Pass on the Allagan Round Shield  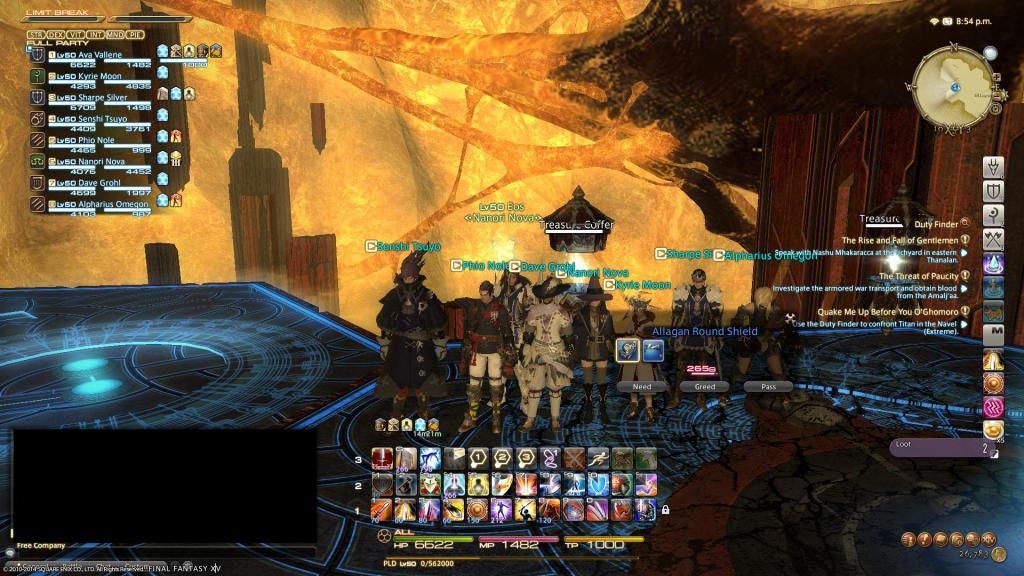pos(767,386)
